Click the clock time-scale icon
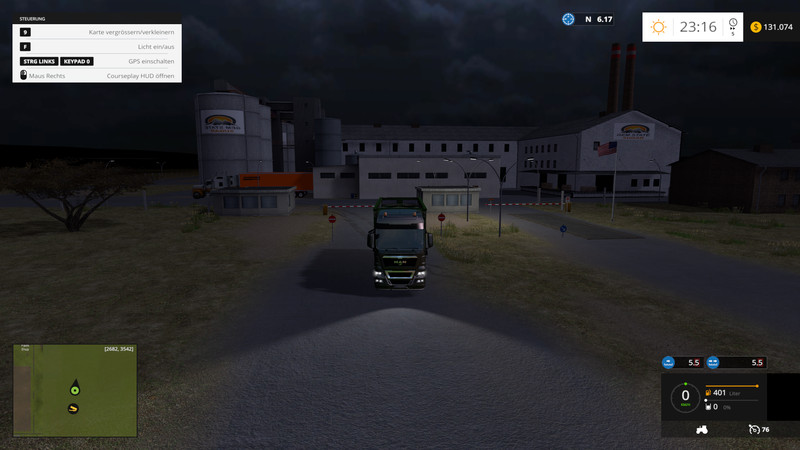The height and width of the screenshot is (450, 800). click(733, 24)
